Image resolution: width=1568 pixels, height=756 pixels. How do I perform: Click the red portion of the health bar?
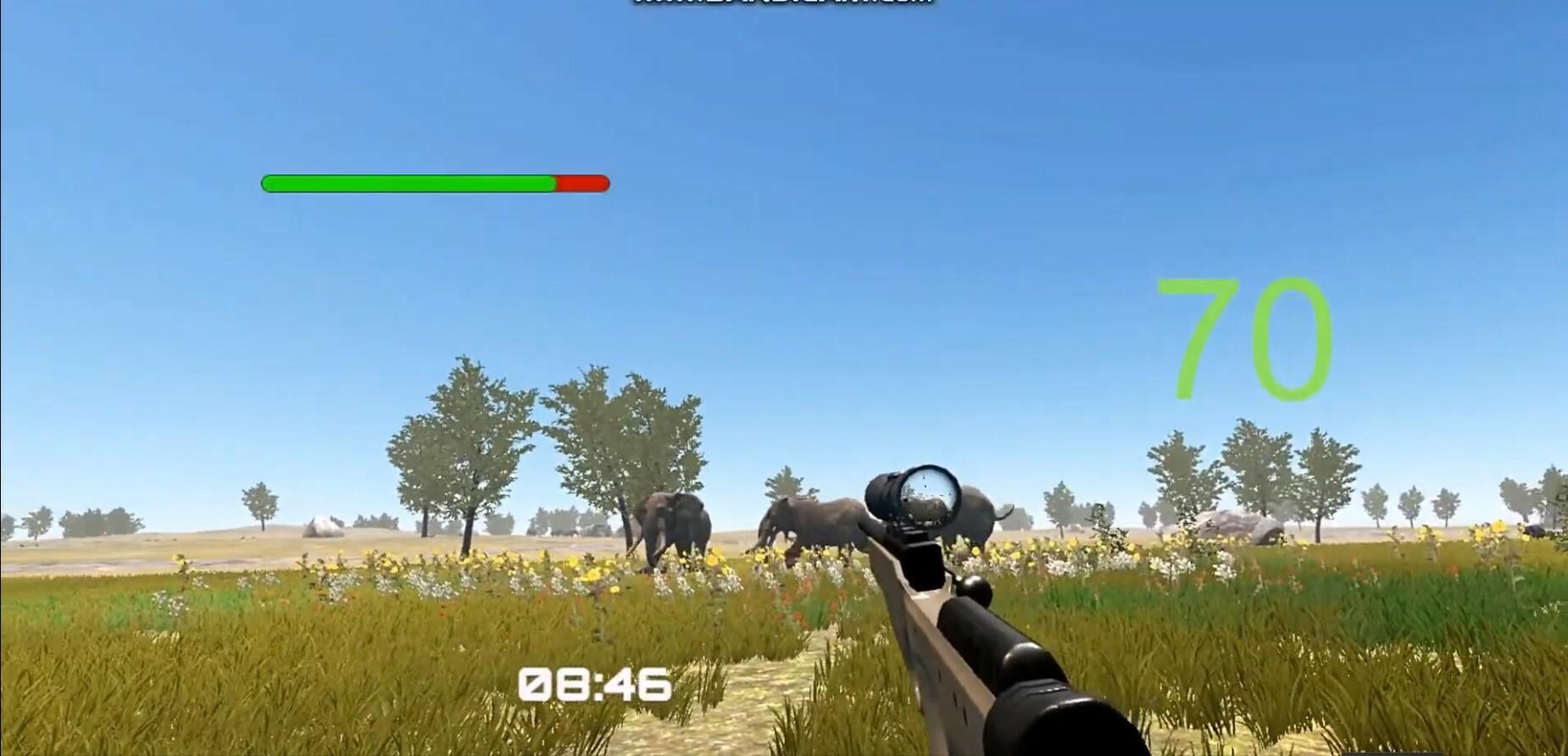581,181
